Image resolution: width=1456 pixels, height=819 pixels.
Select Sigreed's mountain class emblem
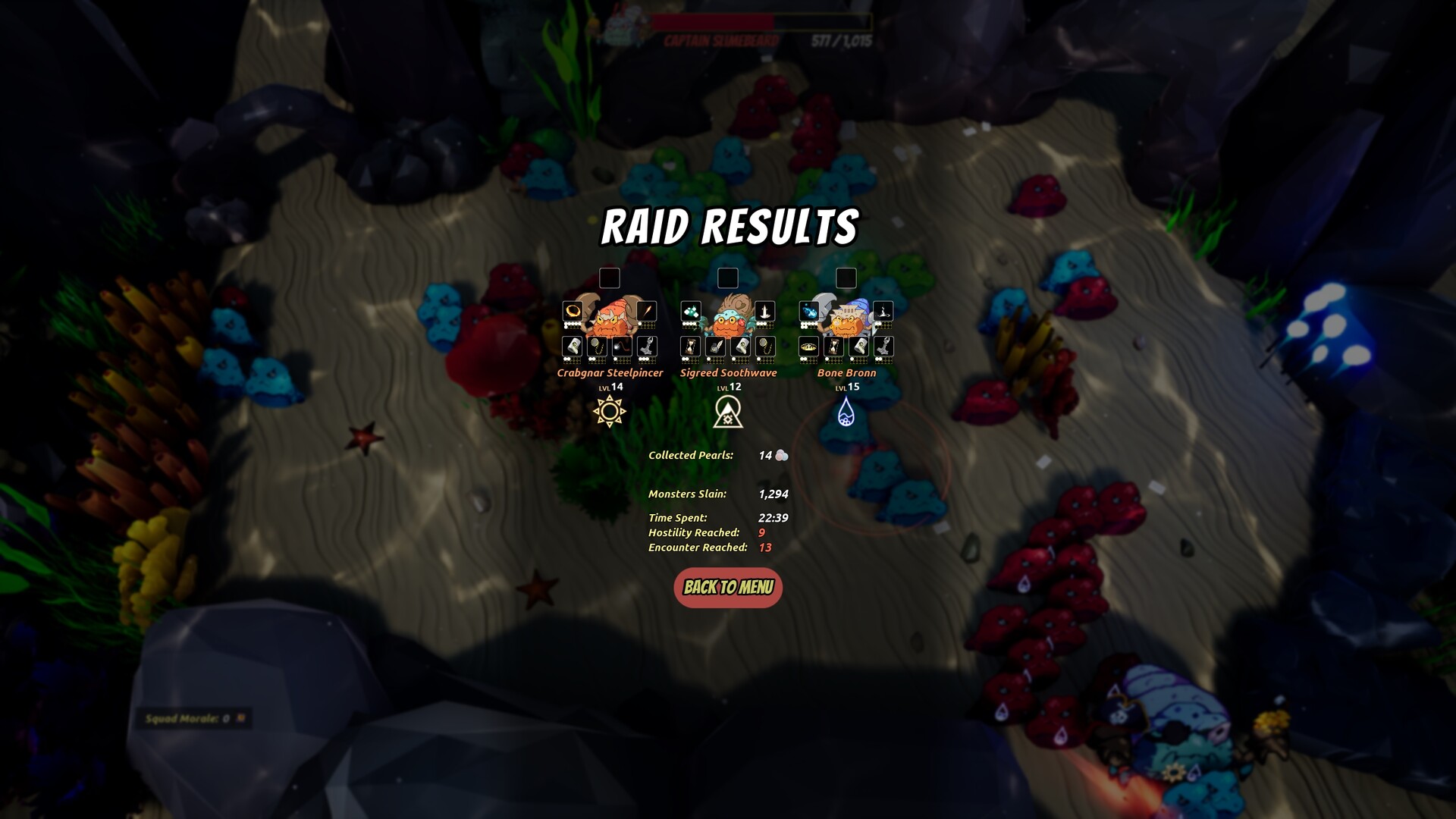(729, 411)
